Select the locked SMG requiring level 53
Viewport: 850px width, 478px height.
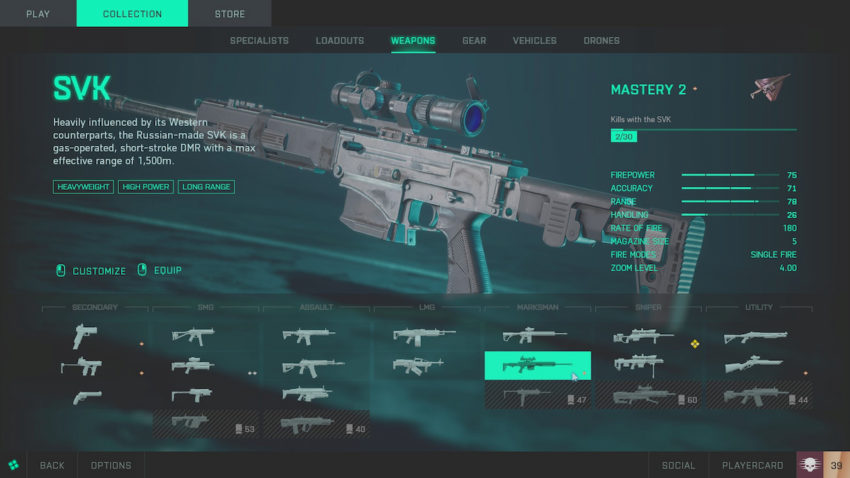(x=205, y=425)
